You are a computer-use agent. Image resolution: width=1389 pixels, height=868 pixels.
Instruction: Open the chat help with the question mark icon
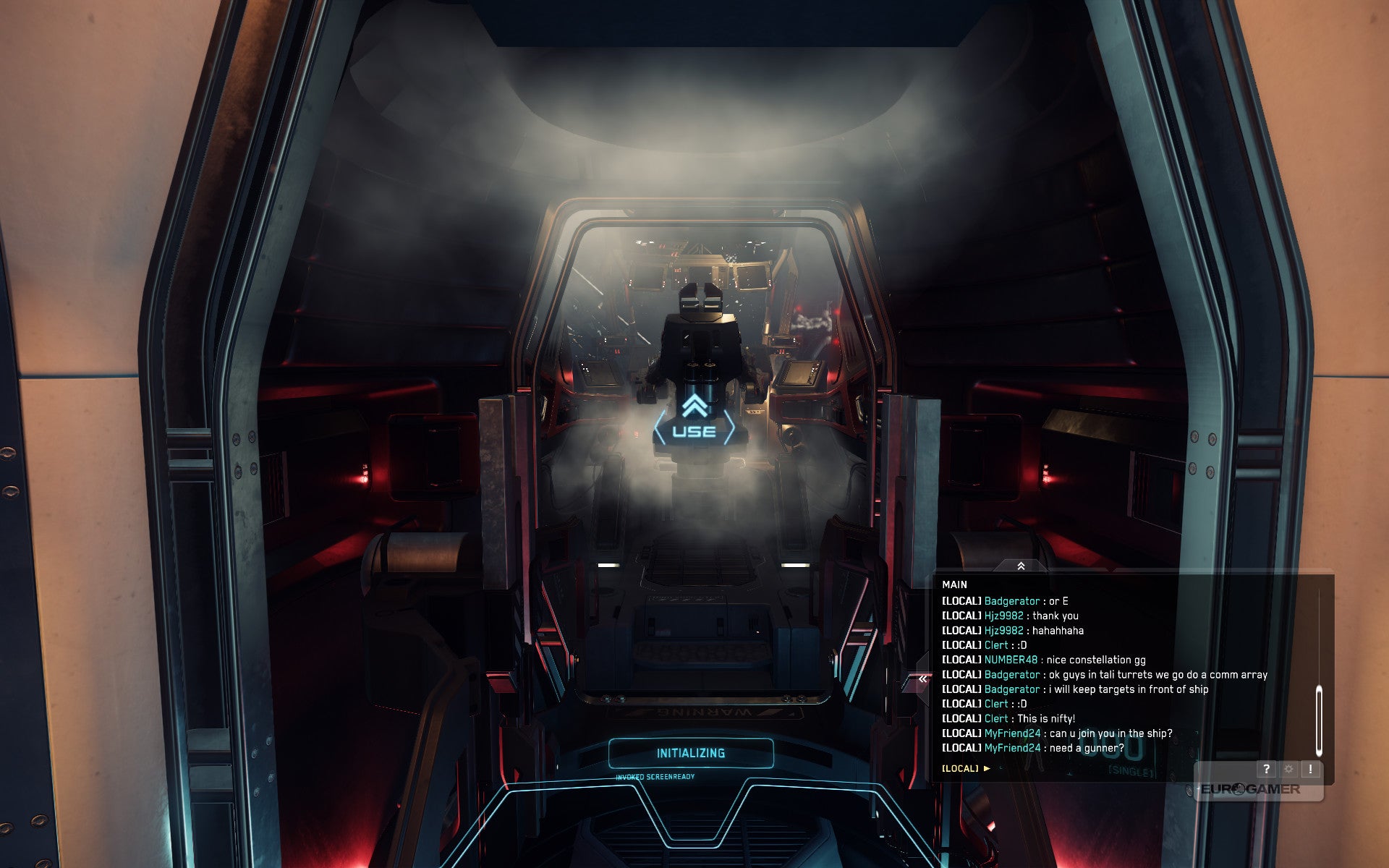(x=1266, y=770)
